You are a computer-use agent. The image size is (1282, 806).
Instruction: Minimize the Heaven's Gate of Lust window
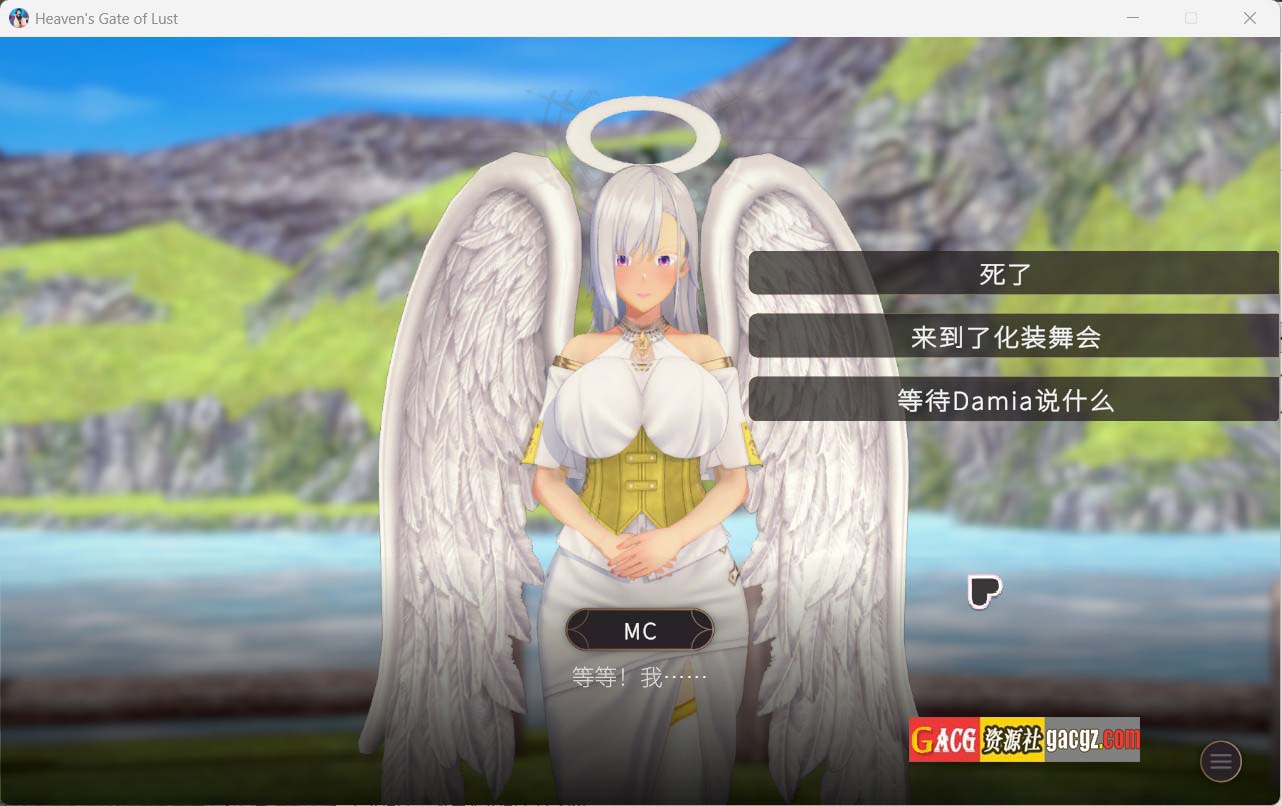[x=1133, y=18]
